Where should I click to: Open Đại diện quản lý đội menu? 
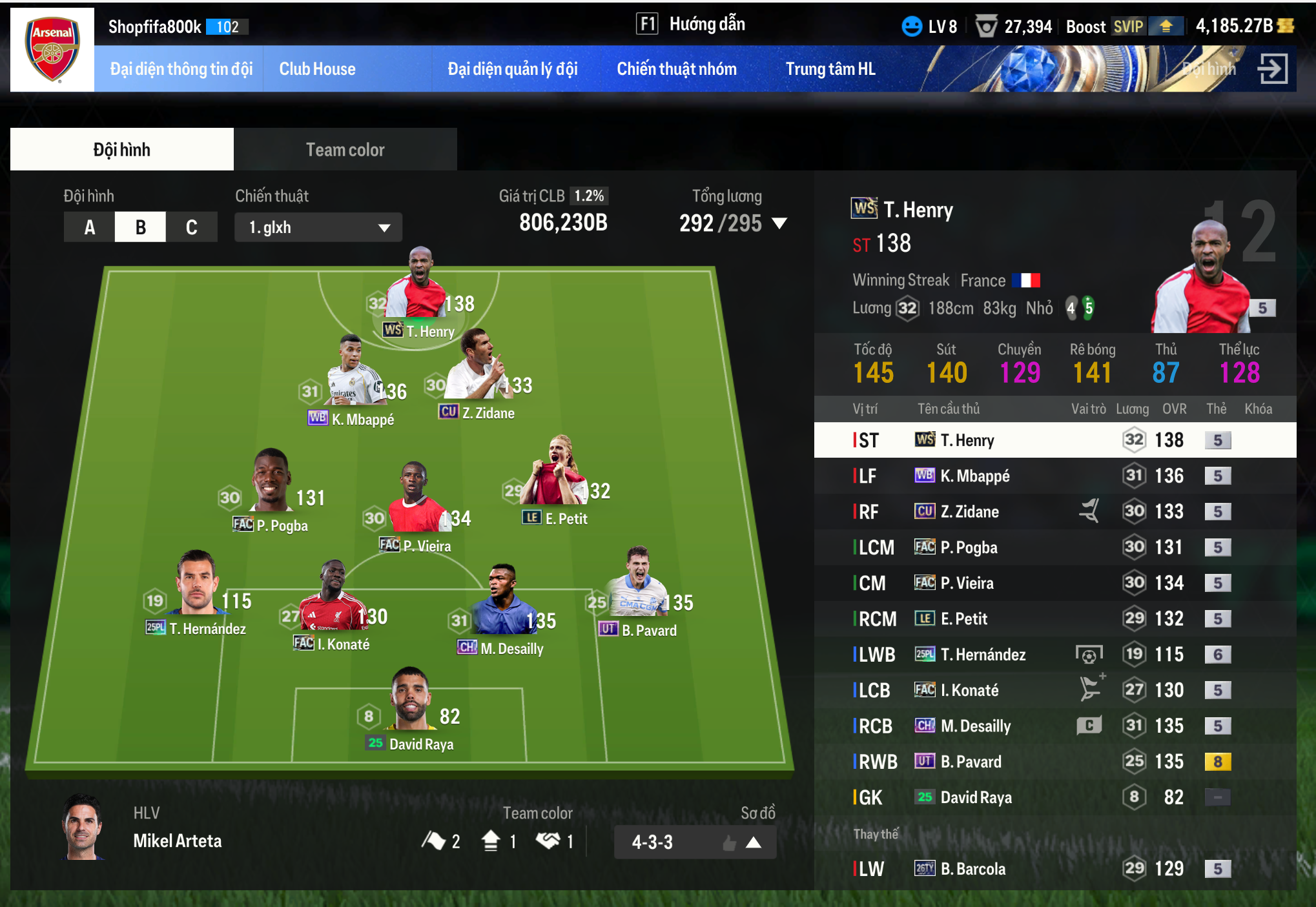512,69
